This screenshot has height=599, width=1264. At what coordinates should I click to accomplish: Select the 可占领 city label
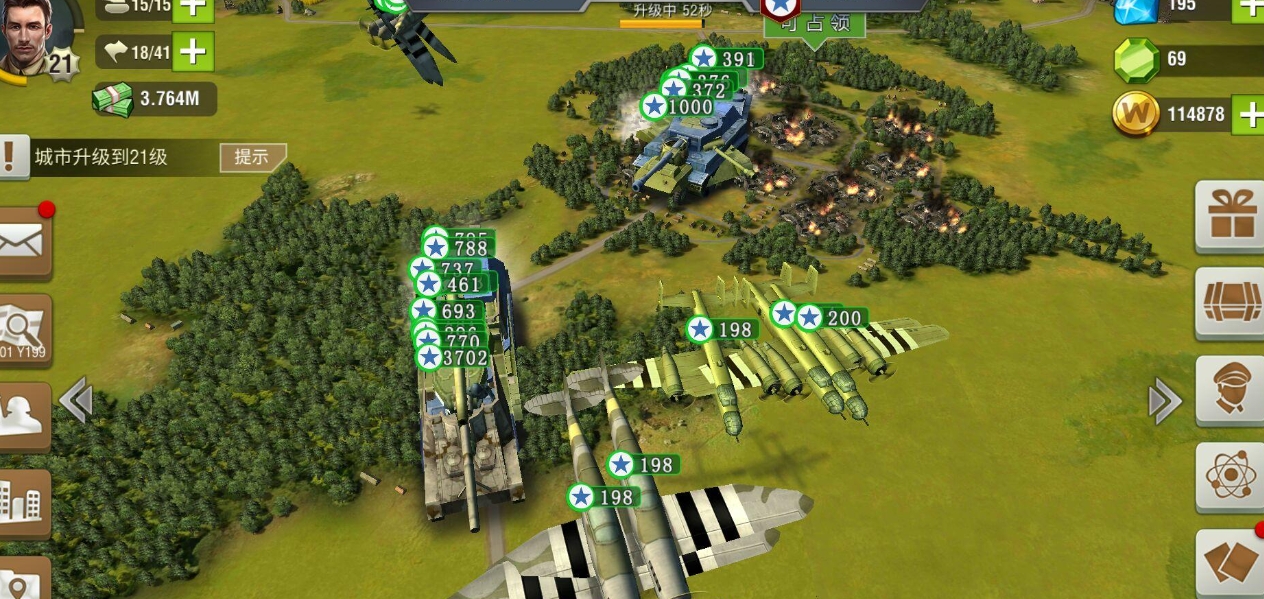click(815, 24)
